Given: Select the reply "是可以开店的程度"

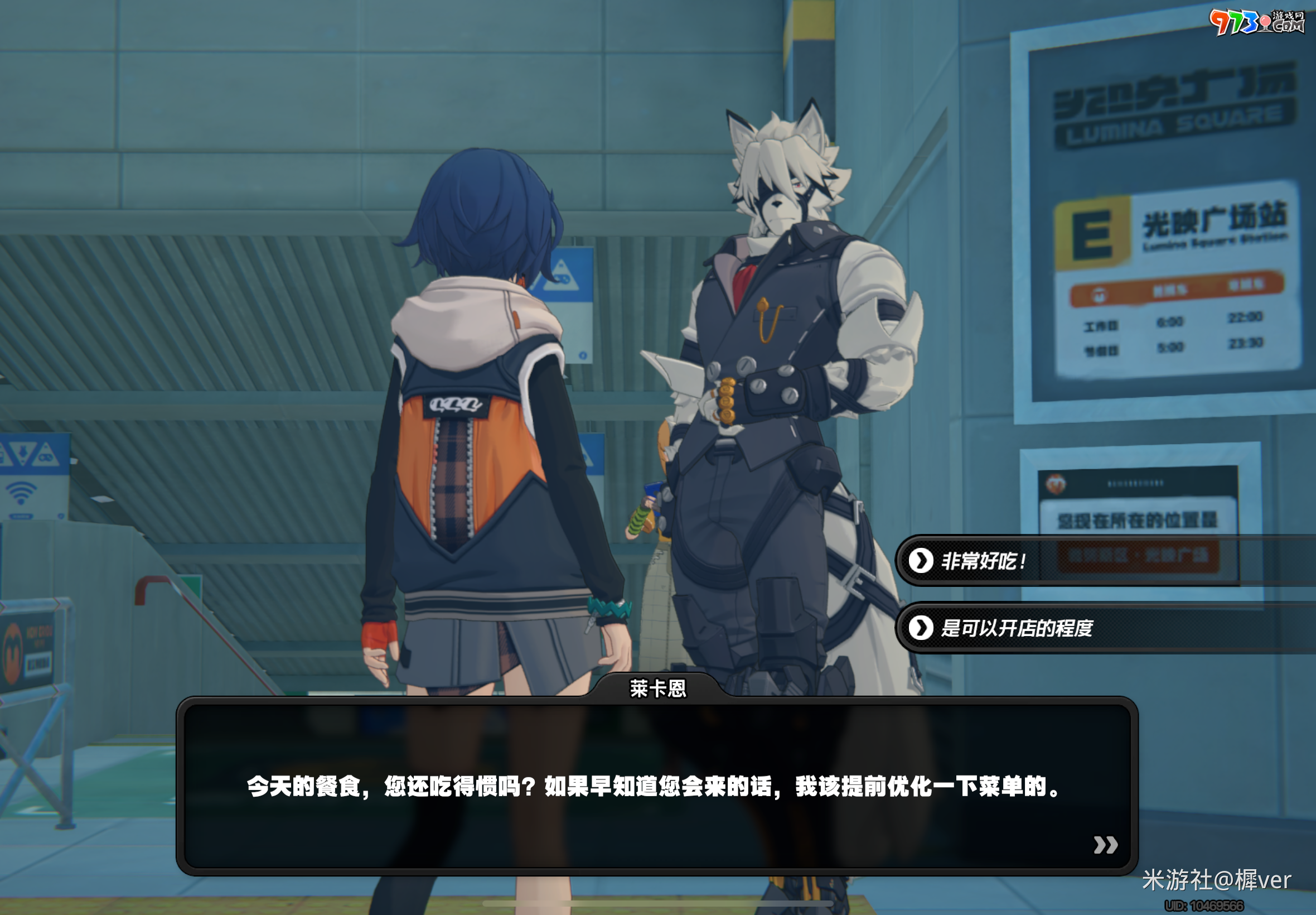Looking at the screenshot, I should pyautogui.click(x=1017, y=628).
